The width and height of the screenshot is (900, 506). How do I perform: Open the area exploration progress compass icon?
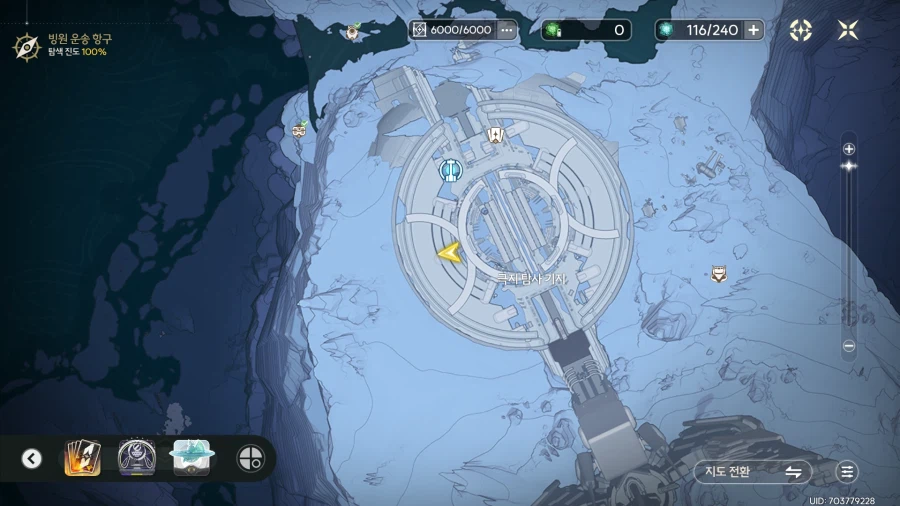(25, 45)
